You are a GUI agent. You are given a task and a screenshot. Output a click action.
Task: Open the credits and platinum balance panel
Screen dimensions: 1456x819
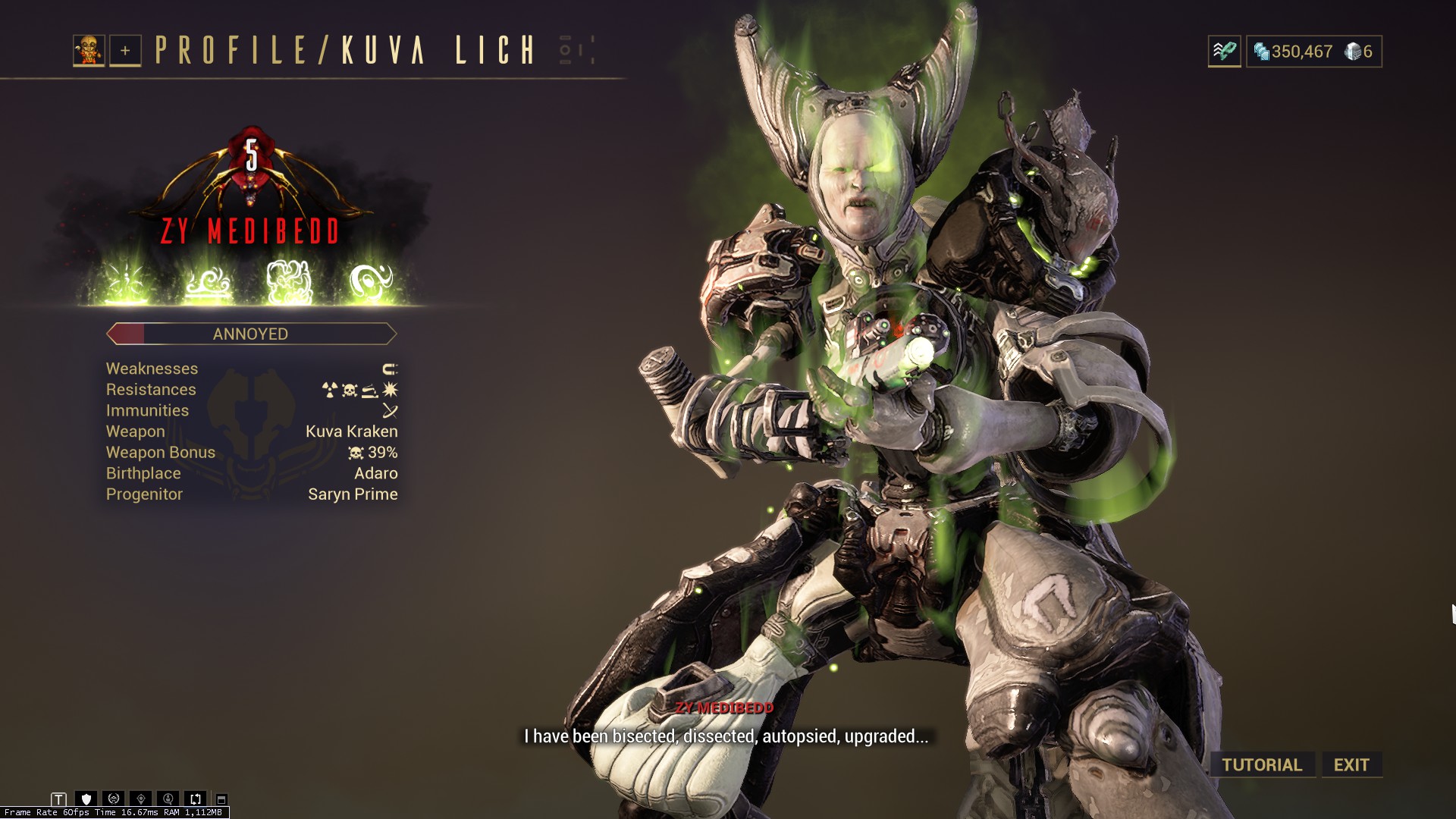click(1313, 52)
